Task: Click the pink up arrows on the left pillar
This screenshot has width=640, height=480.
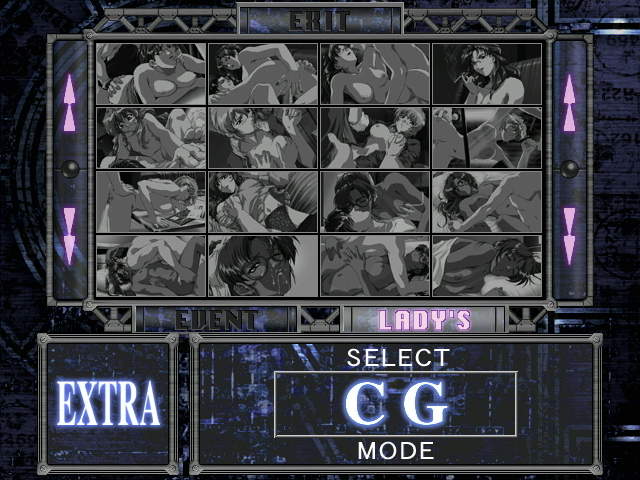Action: (70, 102)
